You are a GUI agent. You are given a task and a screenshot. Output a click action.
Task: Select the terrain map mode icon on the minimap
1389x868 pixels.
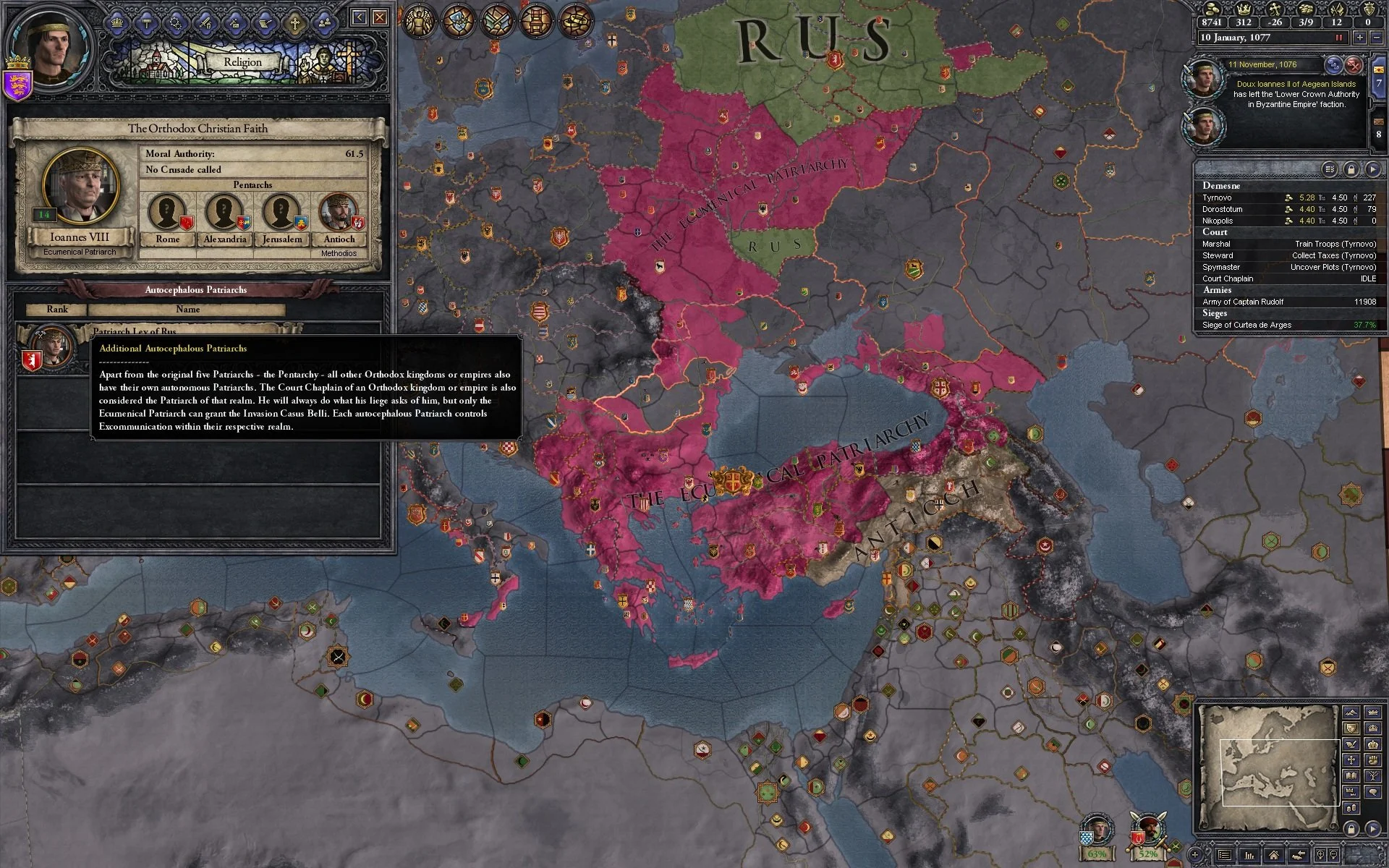click(x=1351, y=711)
